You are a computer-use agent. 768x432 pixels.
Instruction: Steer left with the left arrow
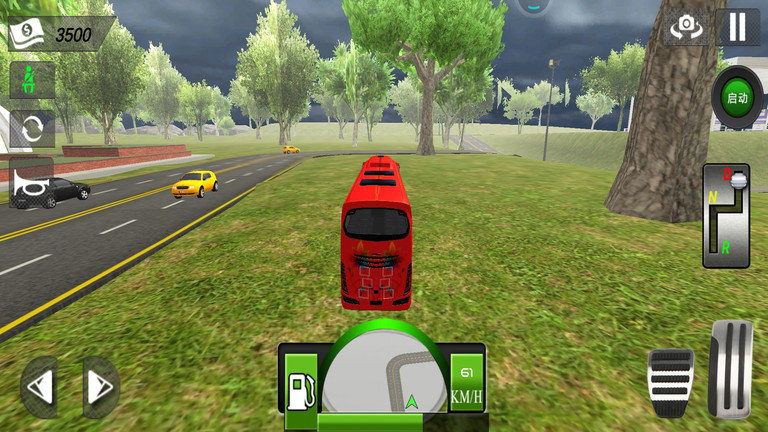(39, 387)
